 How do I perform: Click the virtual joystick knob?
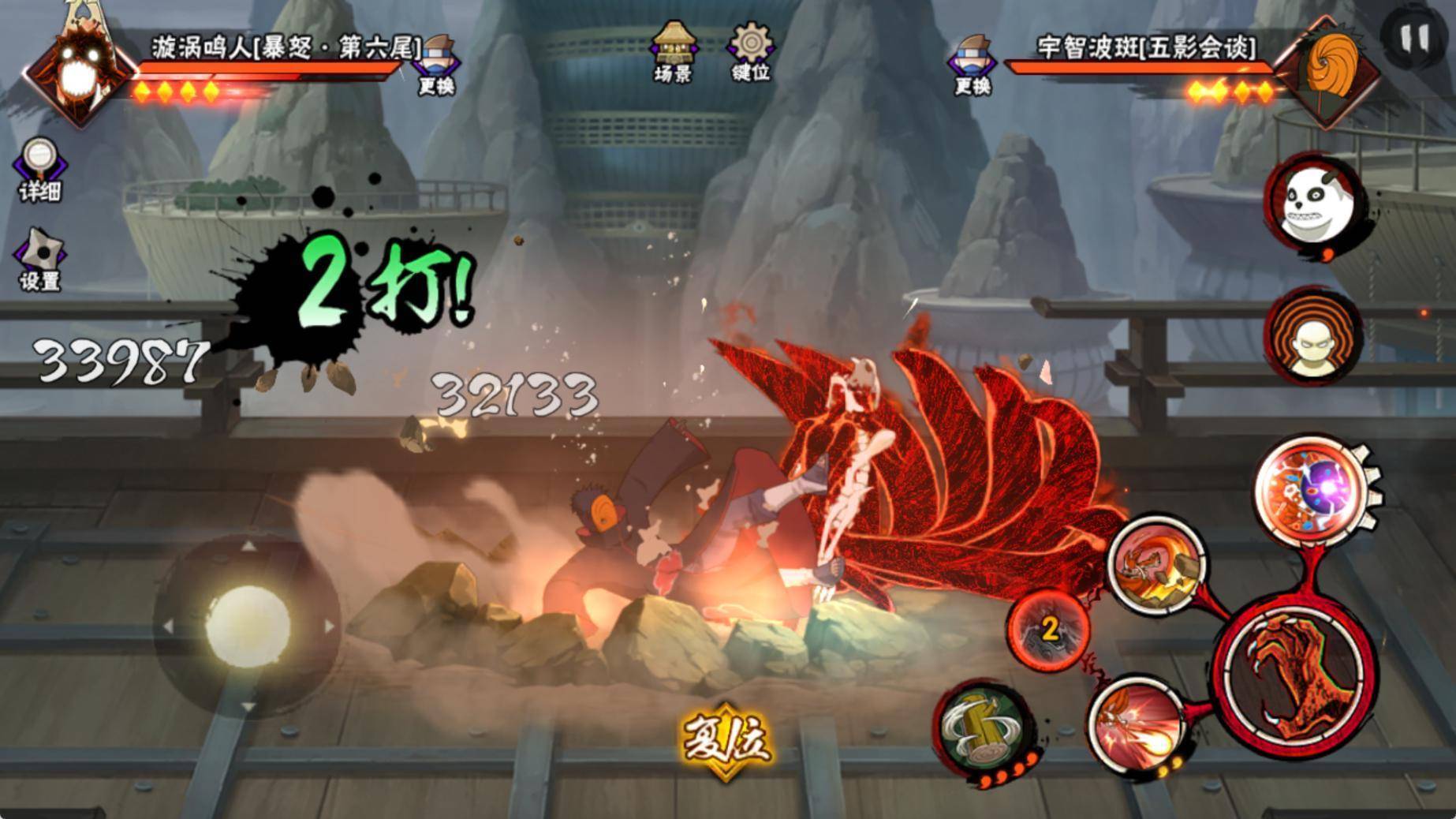coord(247,625)
